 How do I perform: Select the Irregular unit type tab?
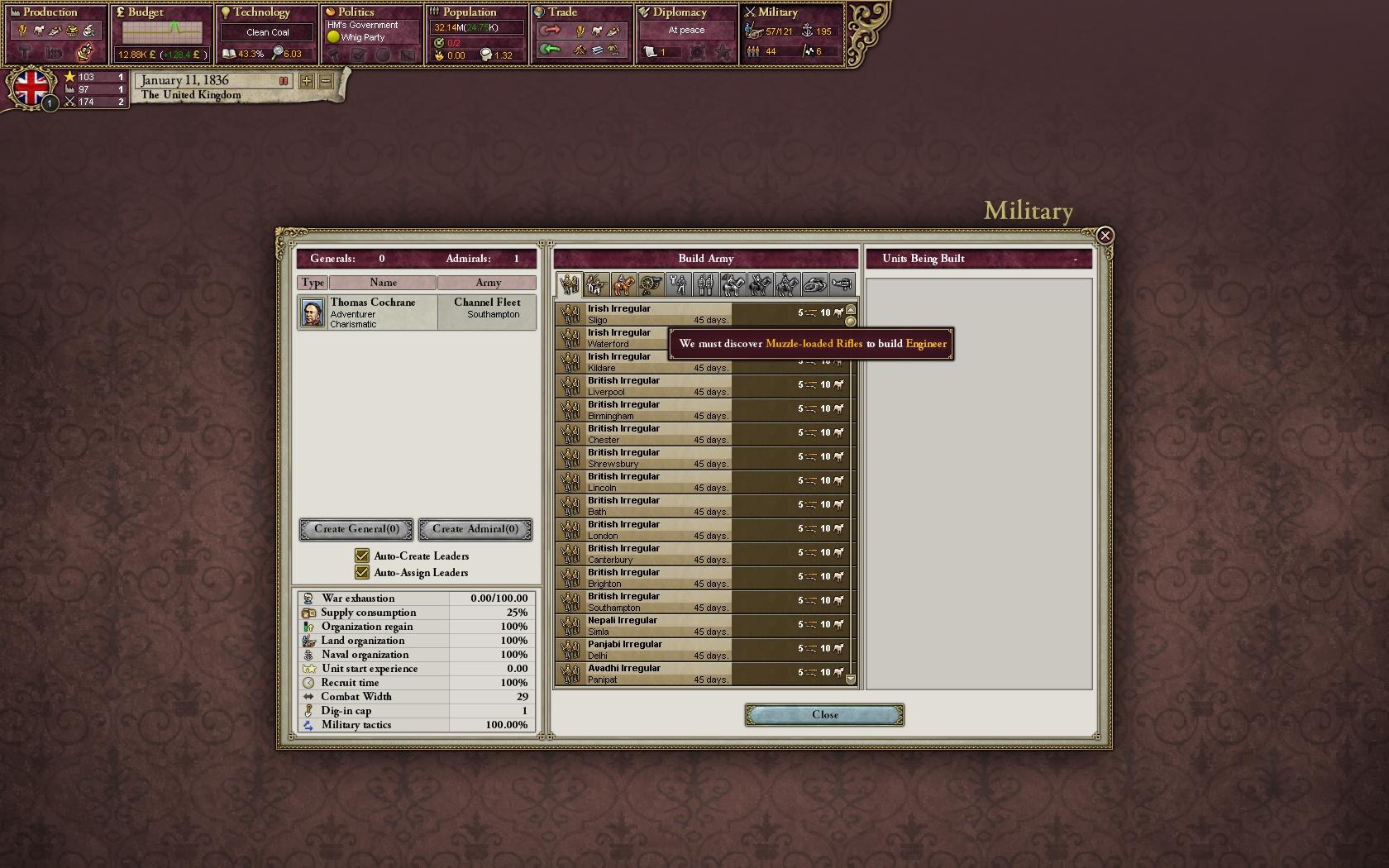click(568, 284)
